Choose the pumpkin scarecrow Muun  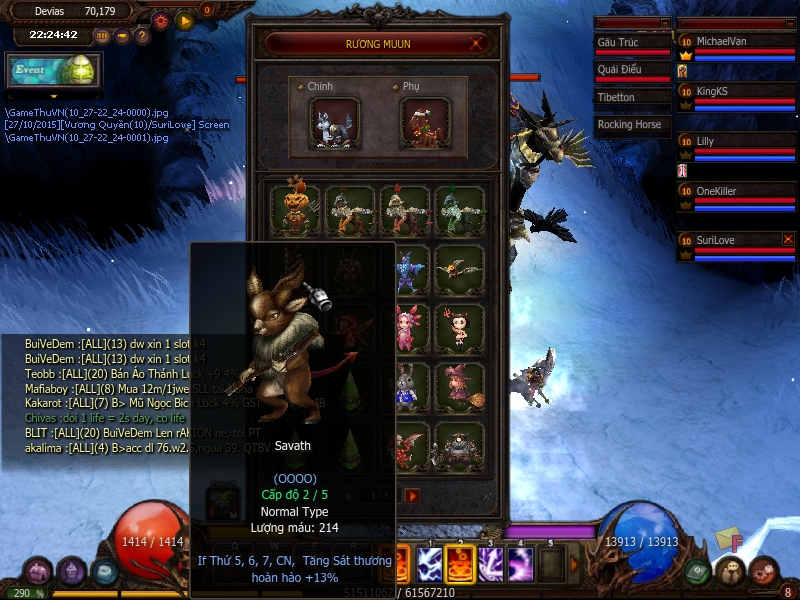(295, 210)
